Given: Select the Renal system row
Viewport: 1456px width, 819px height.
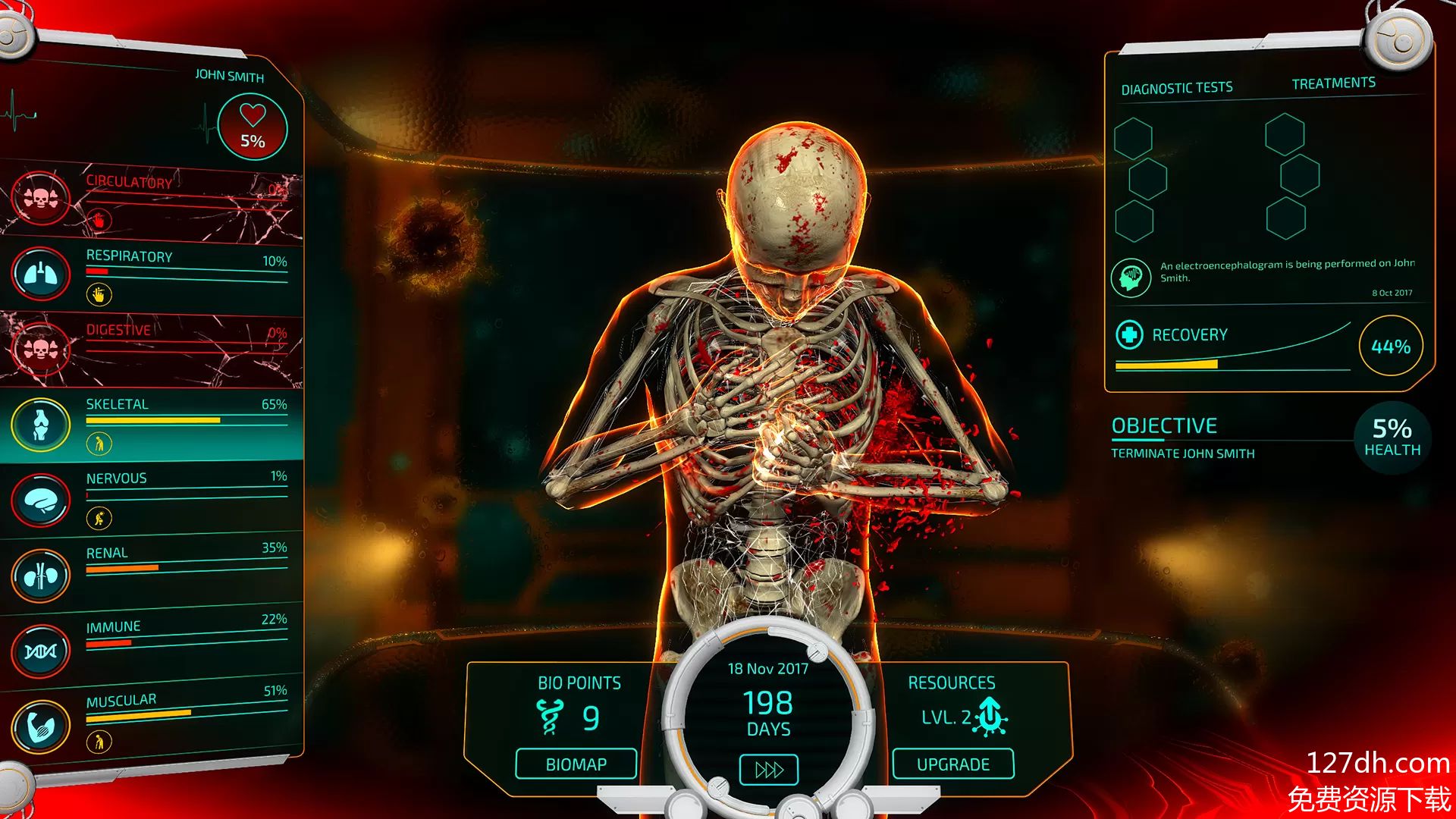Looking at the screenshot, I should click(x=152, y=570).
